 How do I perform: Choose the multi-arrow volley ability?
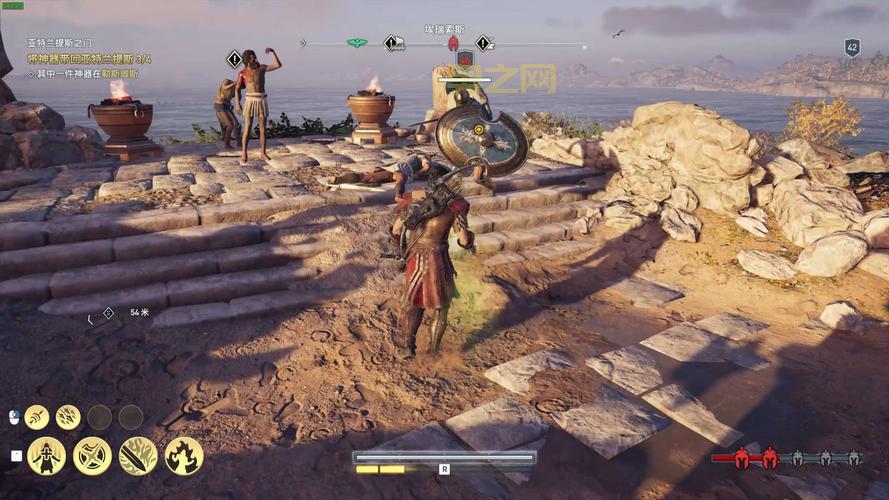tap(68, 417)
